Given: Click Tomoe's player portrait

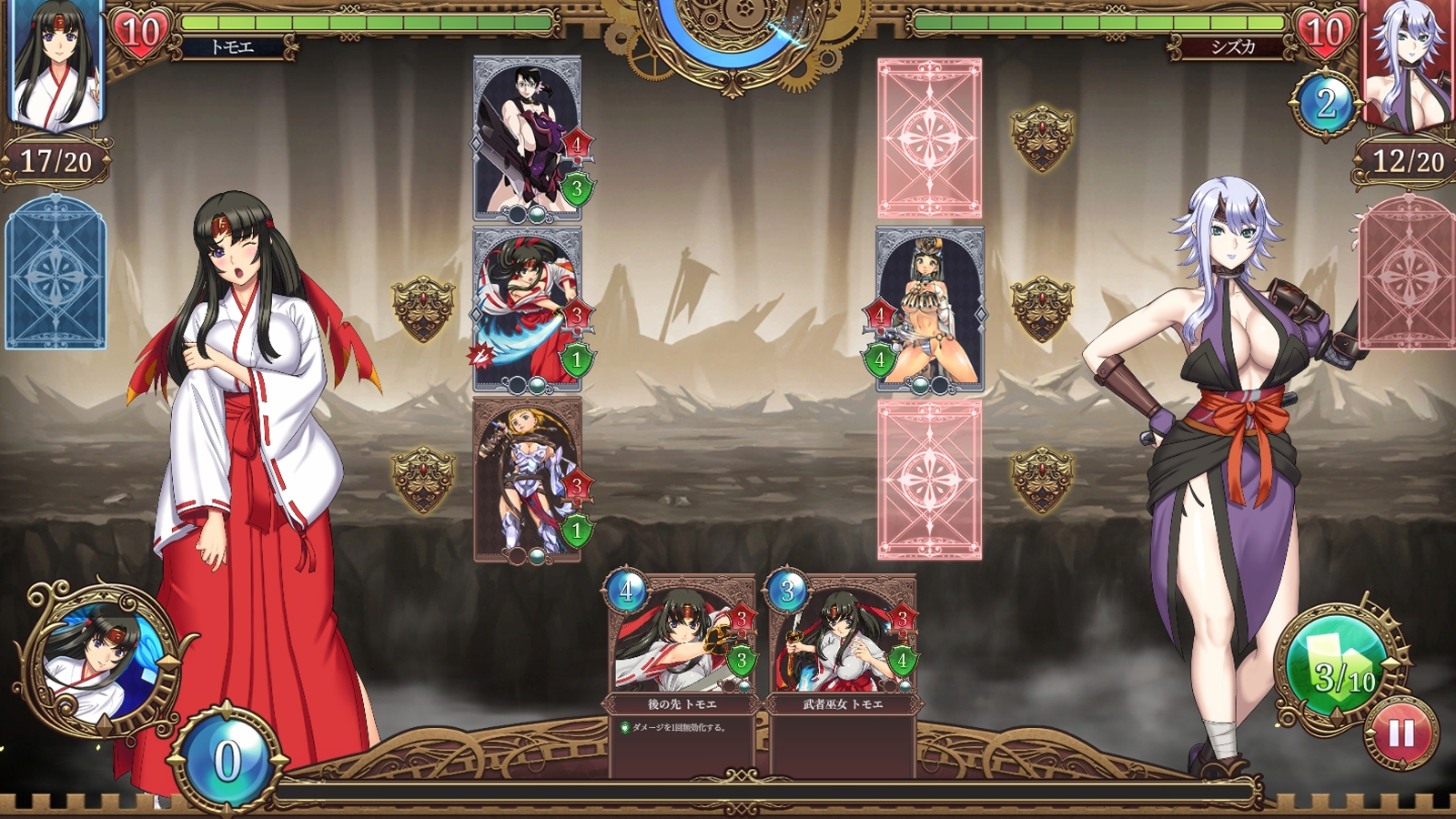Looking at the screenshot, I should click(x=56, y=64).
